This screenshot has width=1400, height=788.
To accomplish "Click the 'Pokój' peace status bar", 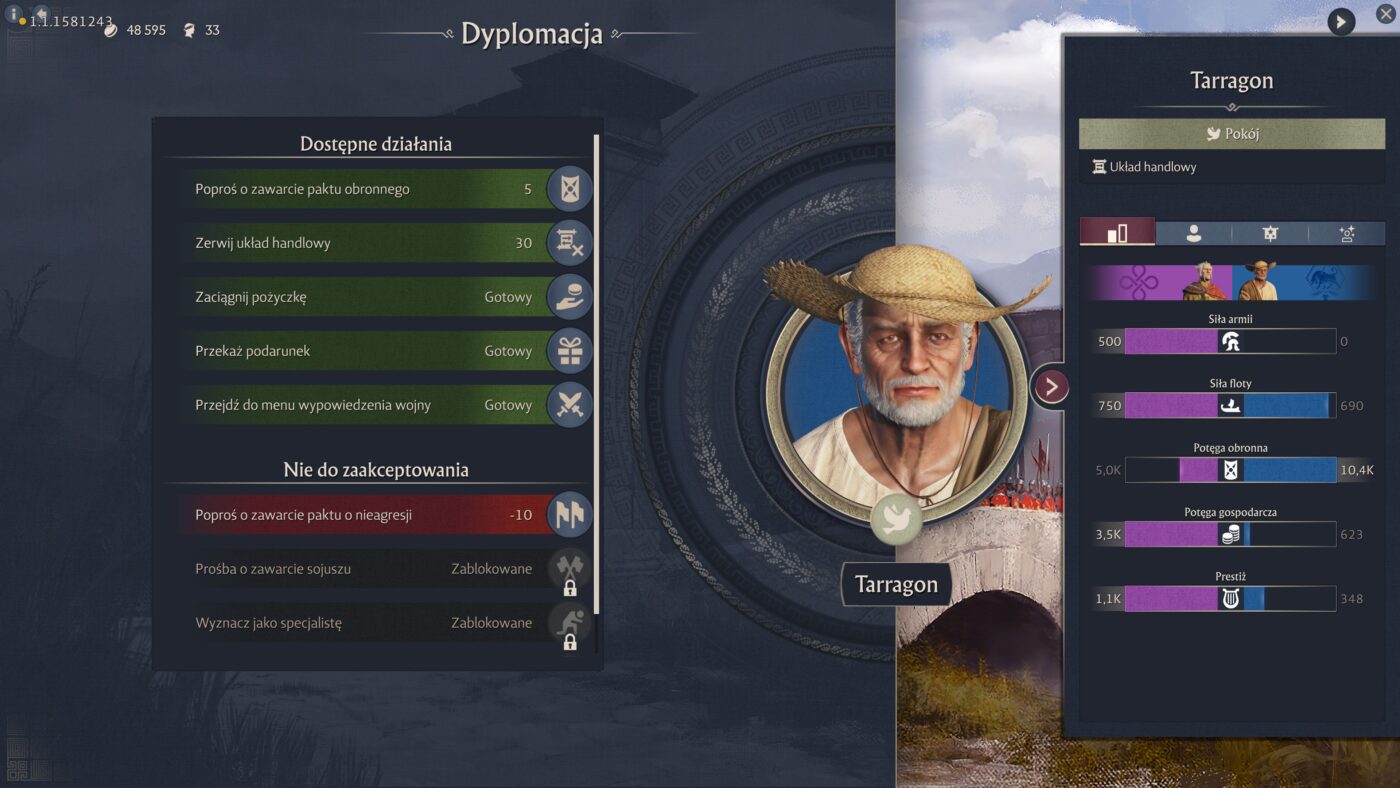I will point(1231,133).
